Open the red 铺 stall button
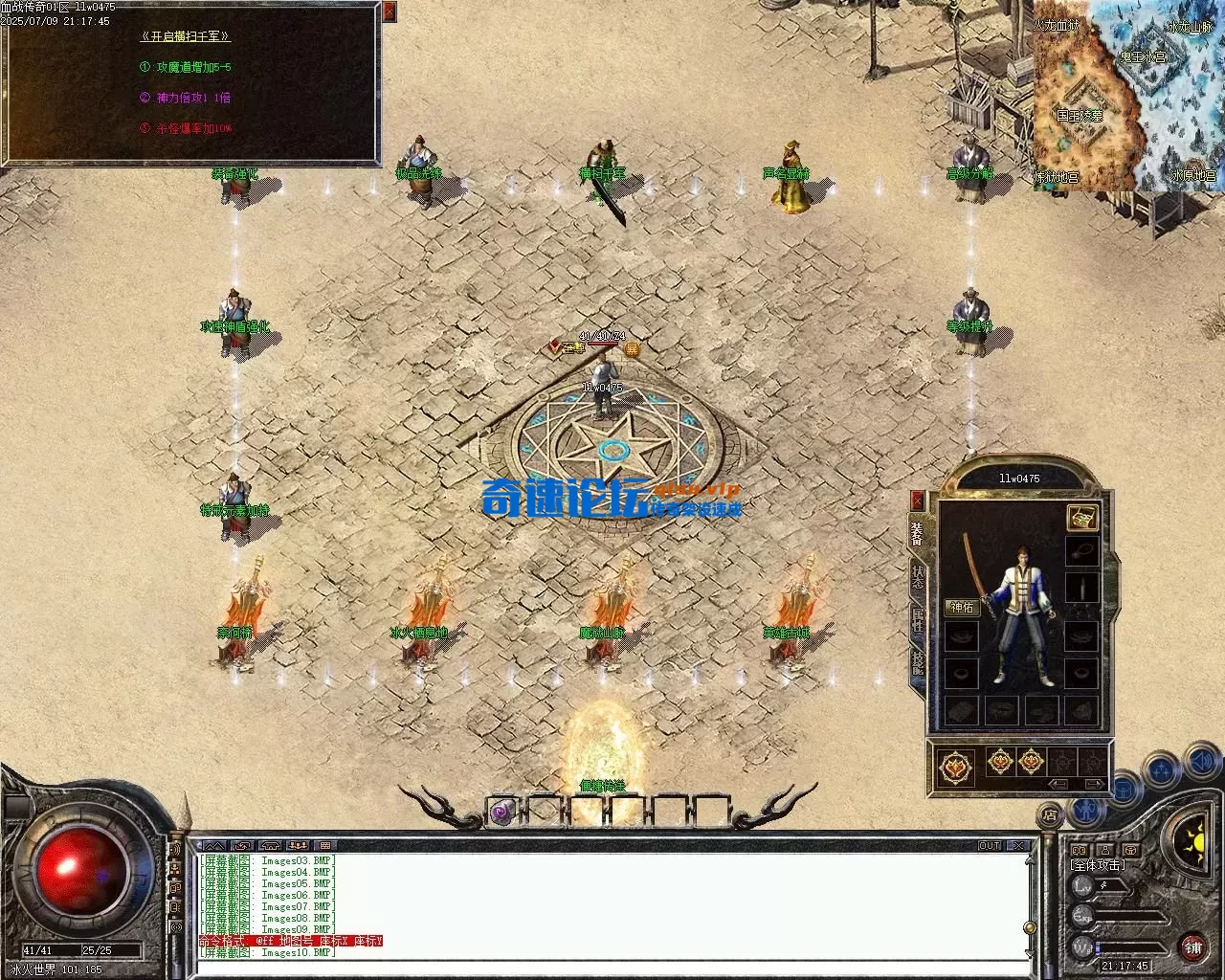The height and width of the screenshot is (980, 1225). tap(1192, 947)
